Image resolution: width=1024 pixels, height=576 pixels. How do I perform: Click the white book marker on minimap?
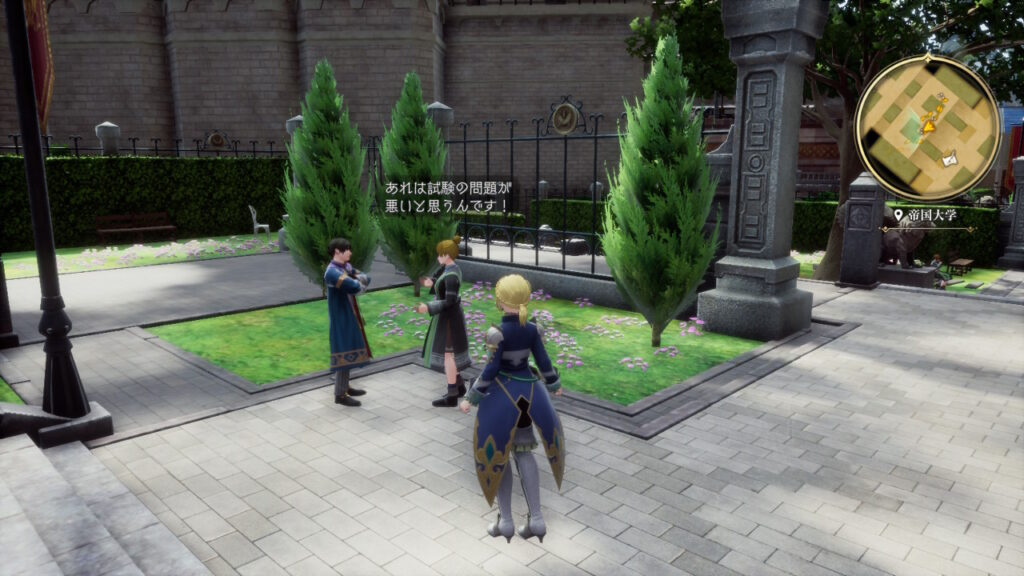[948, 156]
